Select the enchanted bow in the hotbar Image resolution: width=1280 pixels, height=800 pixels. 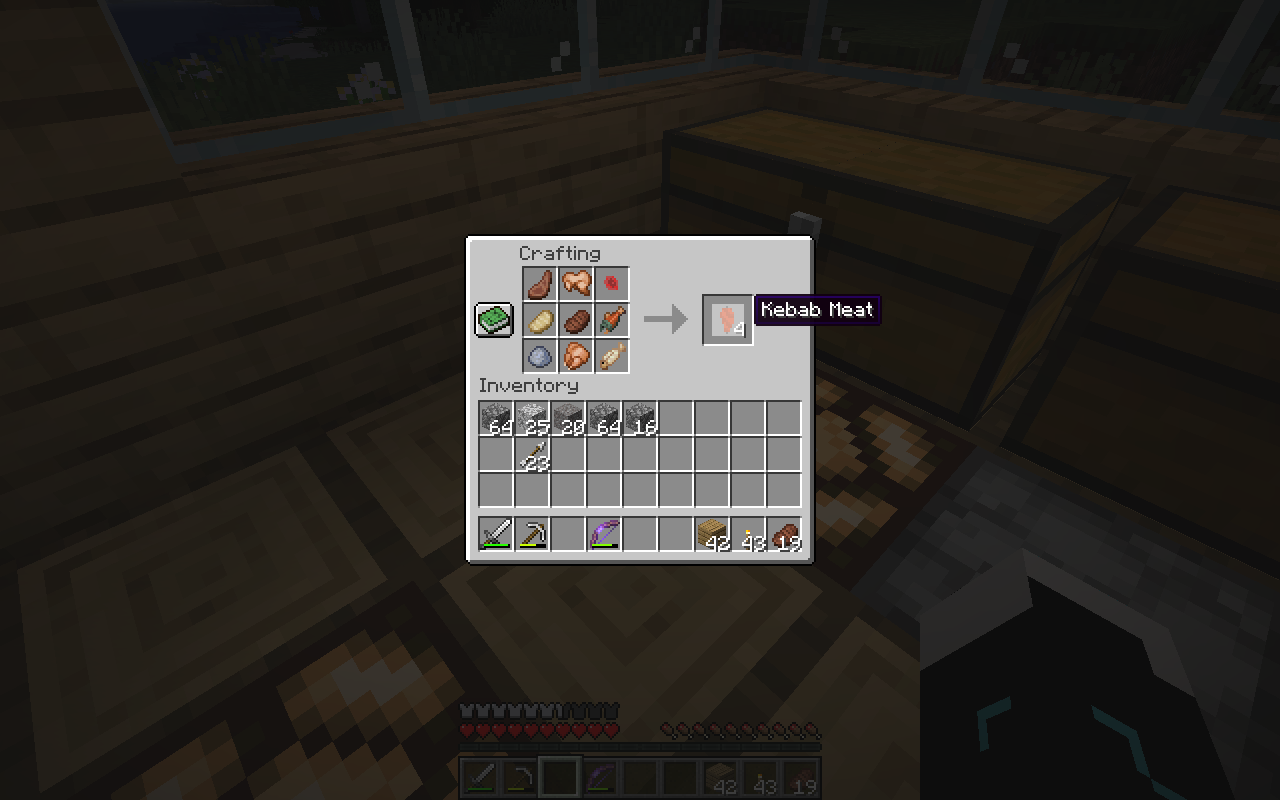[605, 534]
